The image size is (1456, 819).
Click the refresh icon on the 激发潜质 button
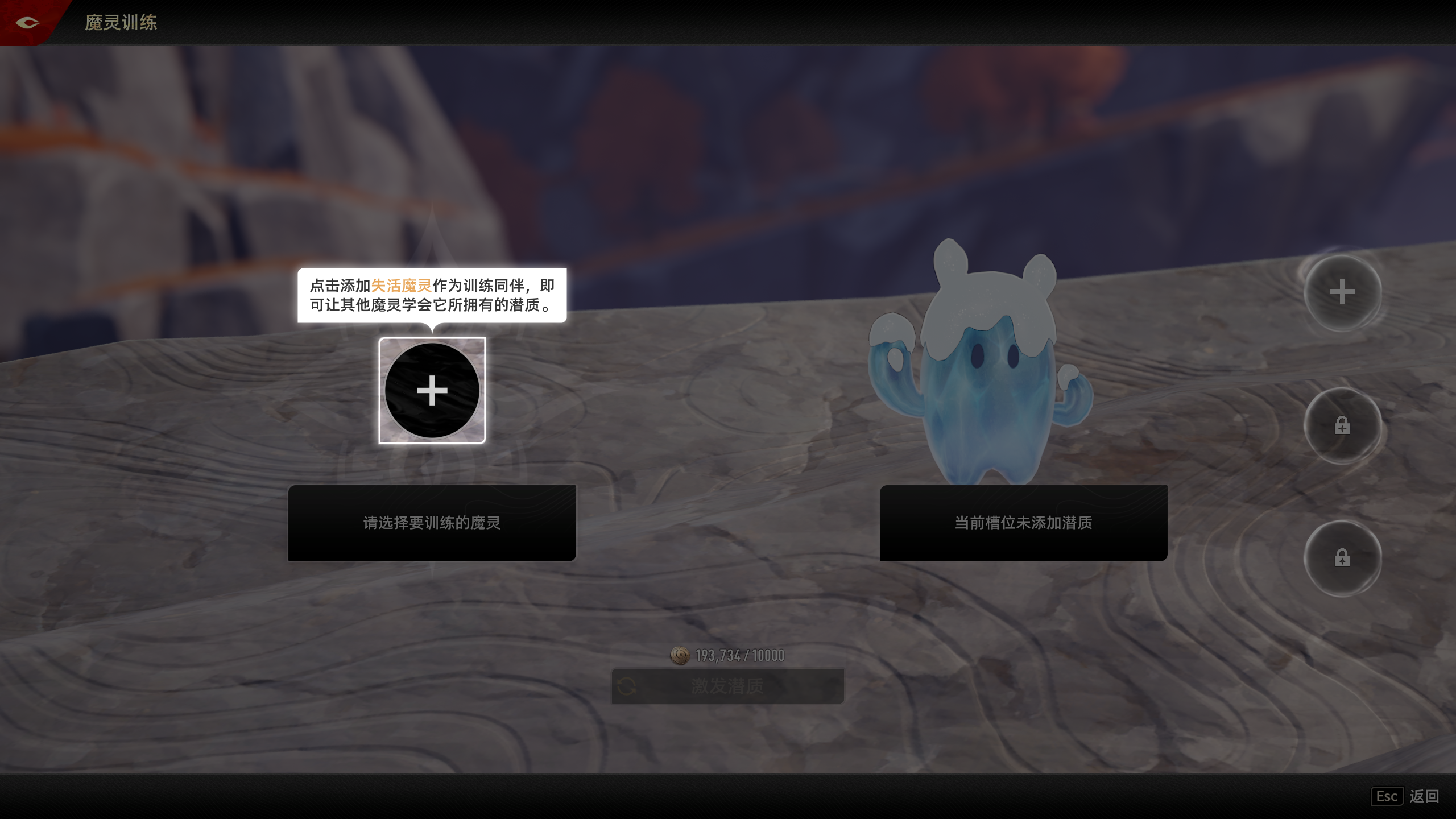[x=628, y=685]
